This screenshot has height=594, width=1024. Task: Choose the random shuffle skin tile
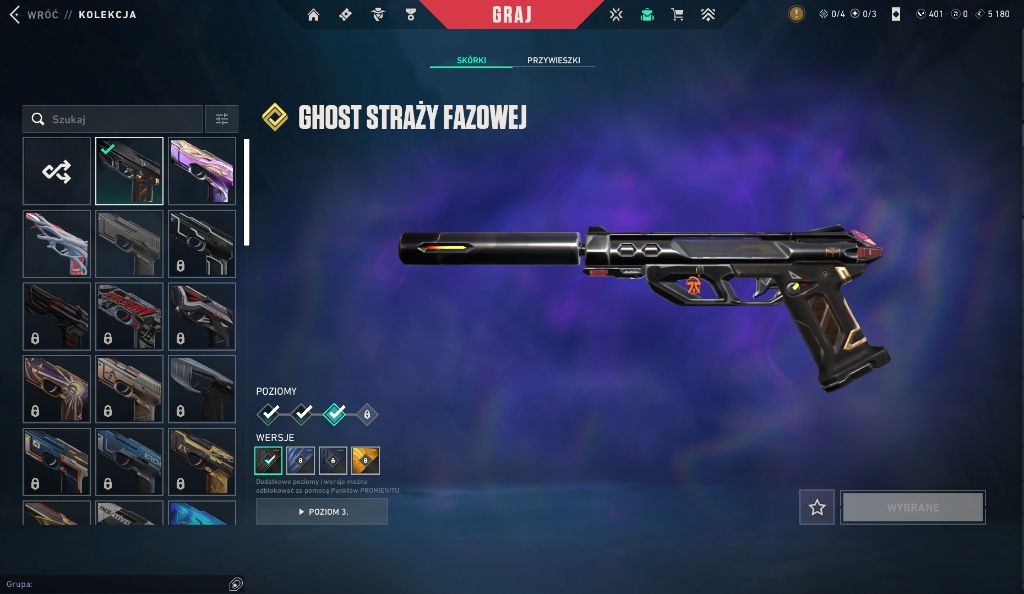click(56, 171)
